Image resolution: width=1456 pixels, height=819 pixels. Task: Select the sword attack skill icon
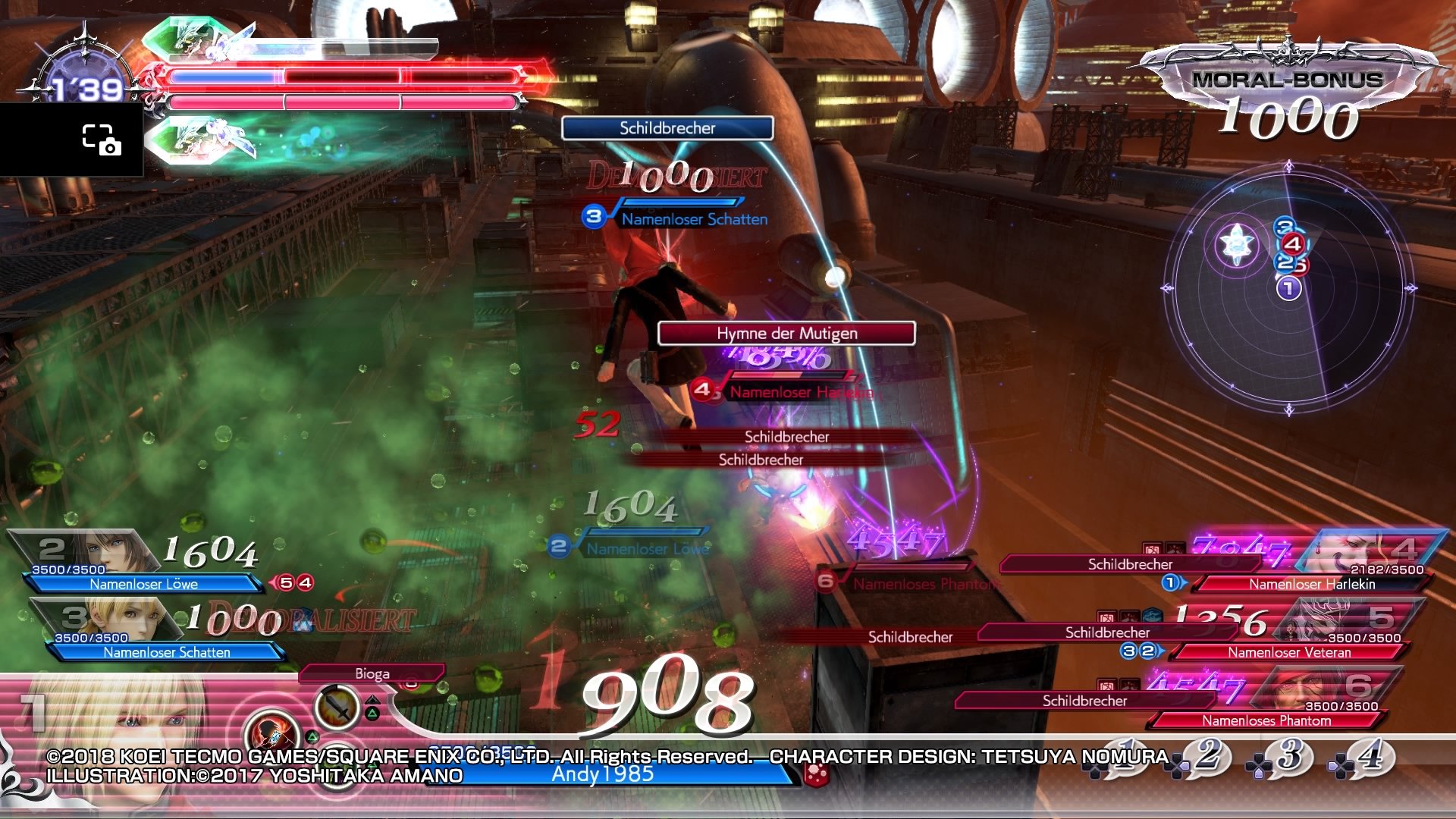click(x=335, y=707)
